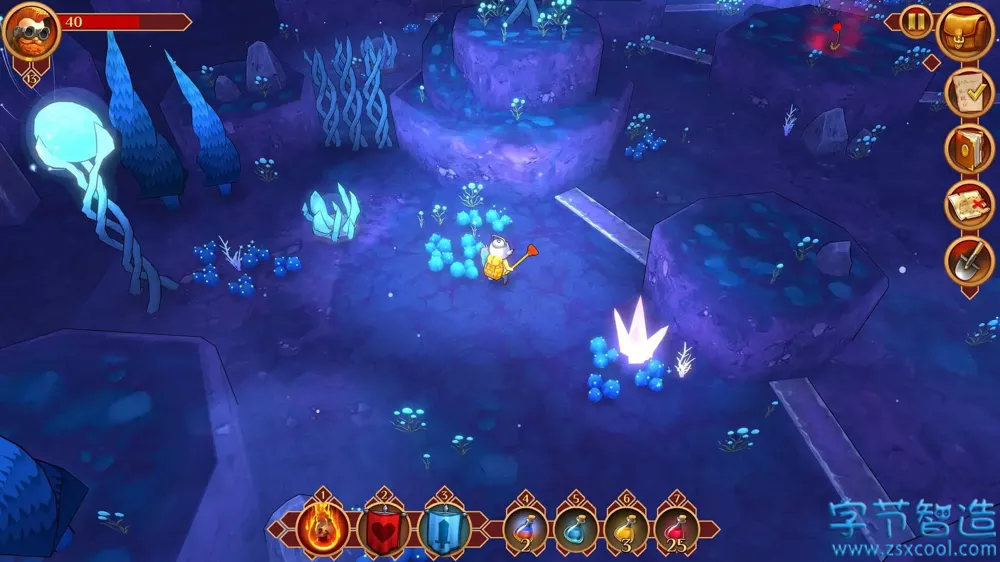Open the leather satchel inventory
The image size is (1000, 562).
tap(966, 32)
